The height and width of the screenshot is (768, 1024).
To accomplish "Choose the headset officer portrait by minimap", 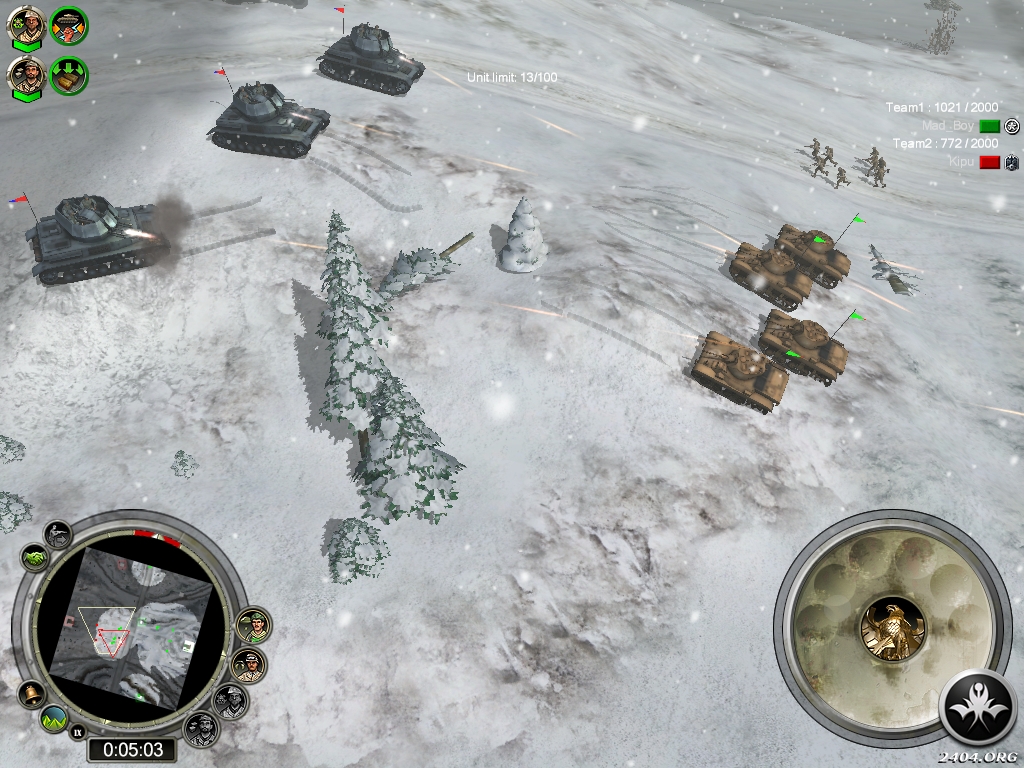I will click(x=249, y=665).
